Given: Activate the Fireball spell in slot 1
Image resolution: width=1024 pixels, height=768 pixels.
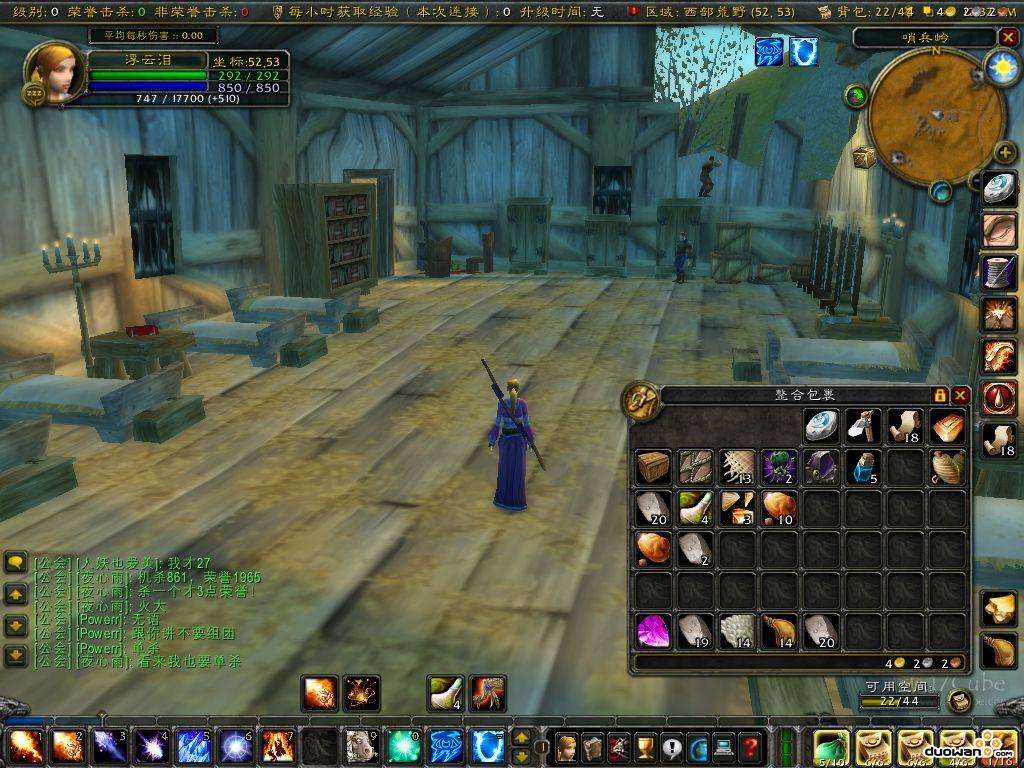Looking at the screenshot, I should (22, 746).
